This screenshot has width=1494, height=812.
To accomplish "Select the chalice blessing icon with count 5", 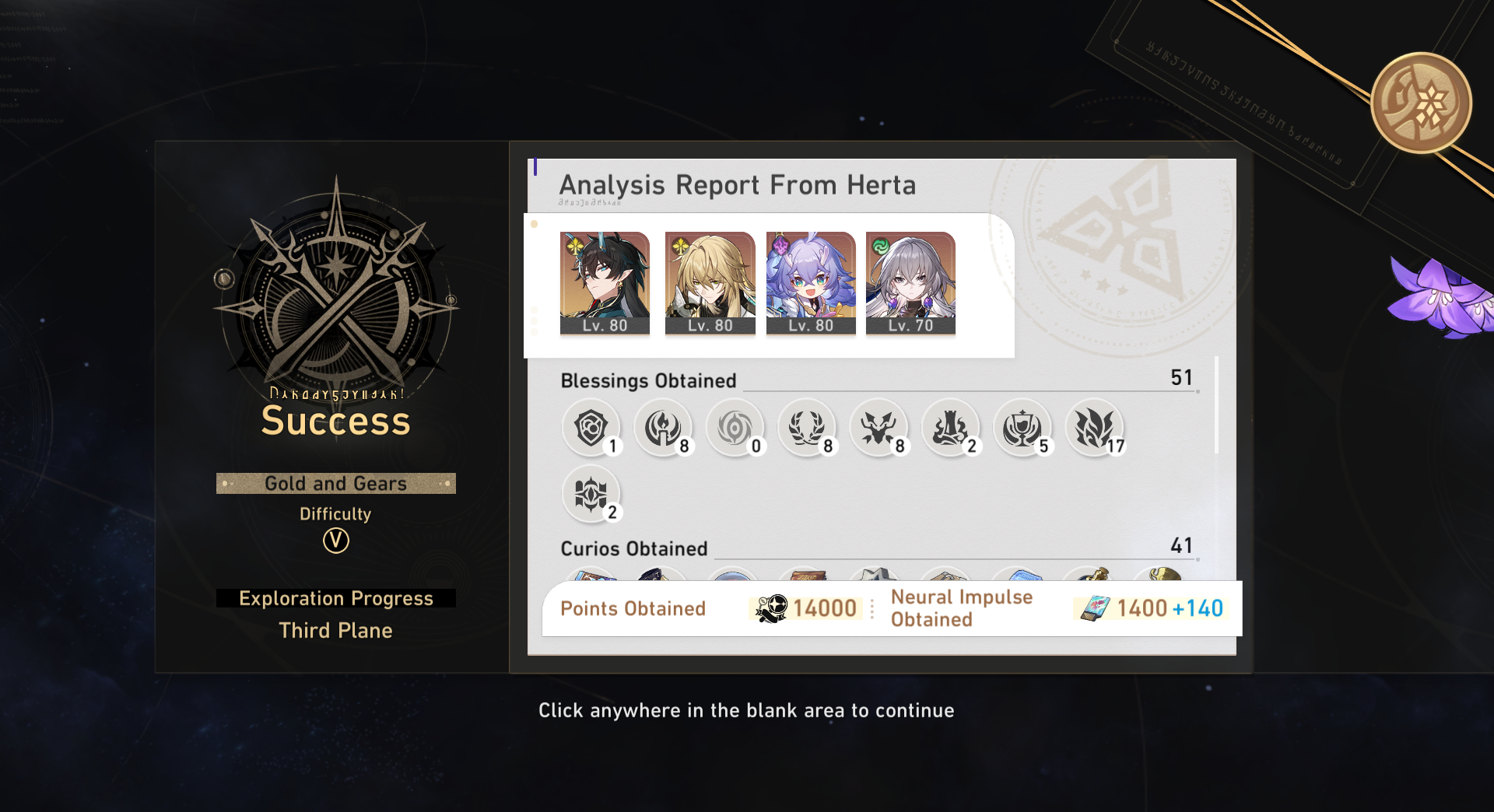I will pyautogui.click(x=1024, y=428).
